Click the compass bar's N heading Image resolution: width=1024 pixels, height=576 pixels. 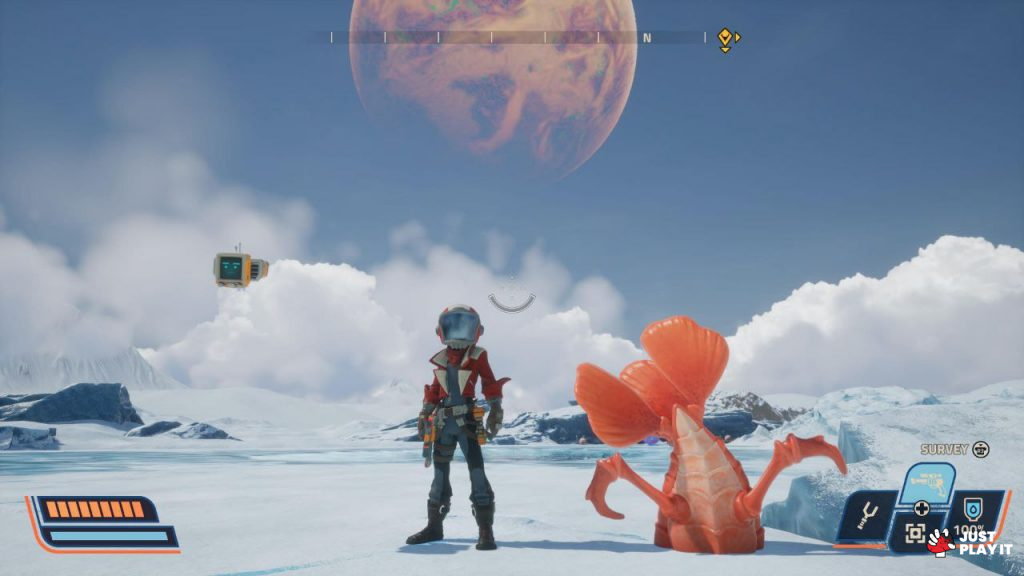coord(647,38)
